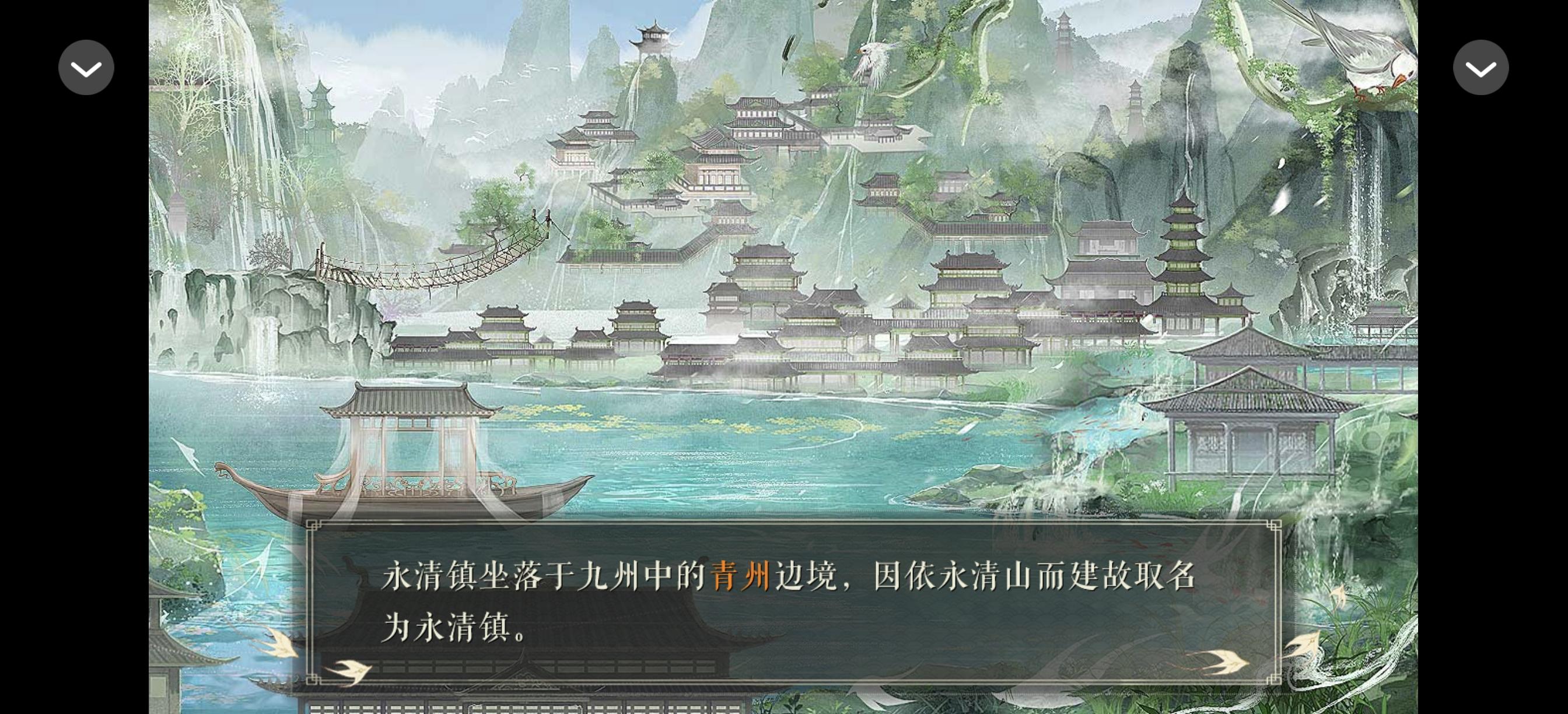Open the 青州 glossary entry

[740, 579]
